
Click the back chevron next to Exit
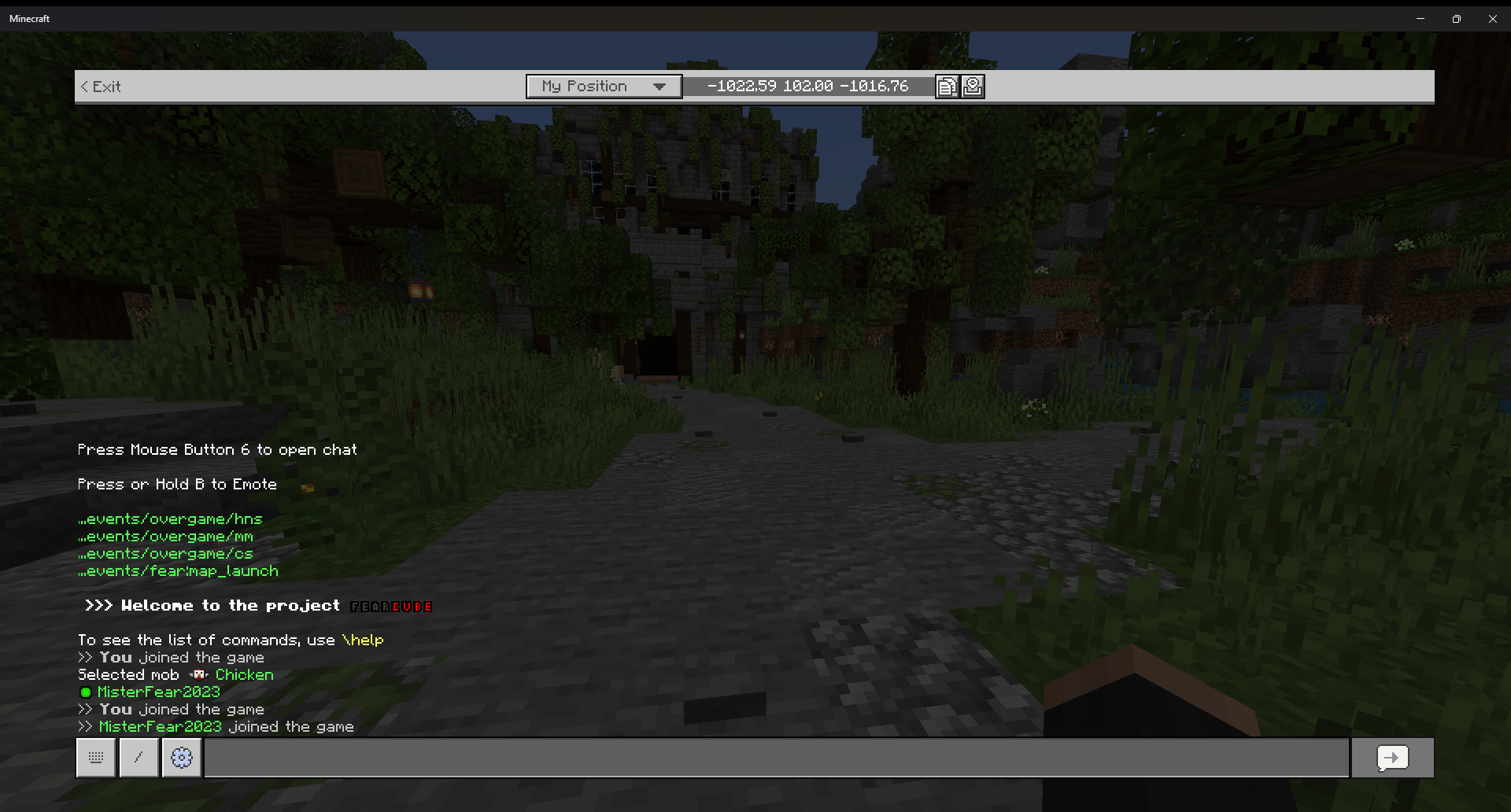pyautogui.click(x=84, y=87)
